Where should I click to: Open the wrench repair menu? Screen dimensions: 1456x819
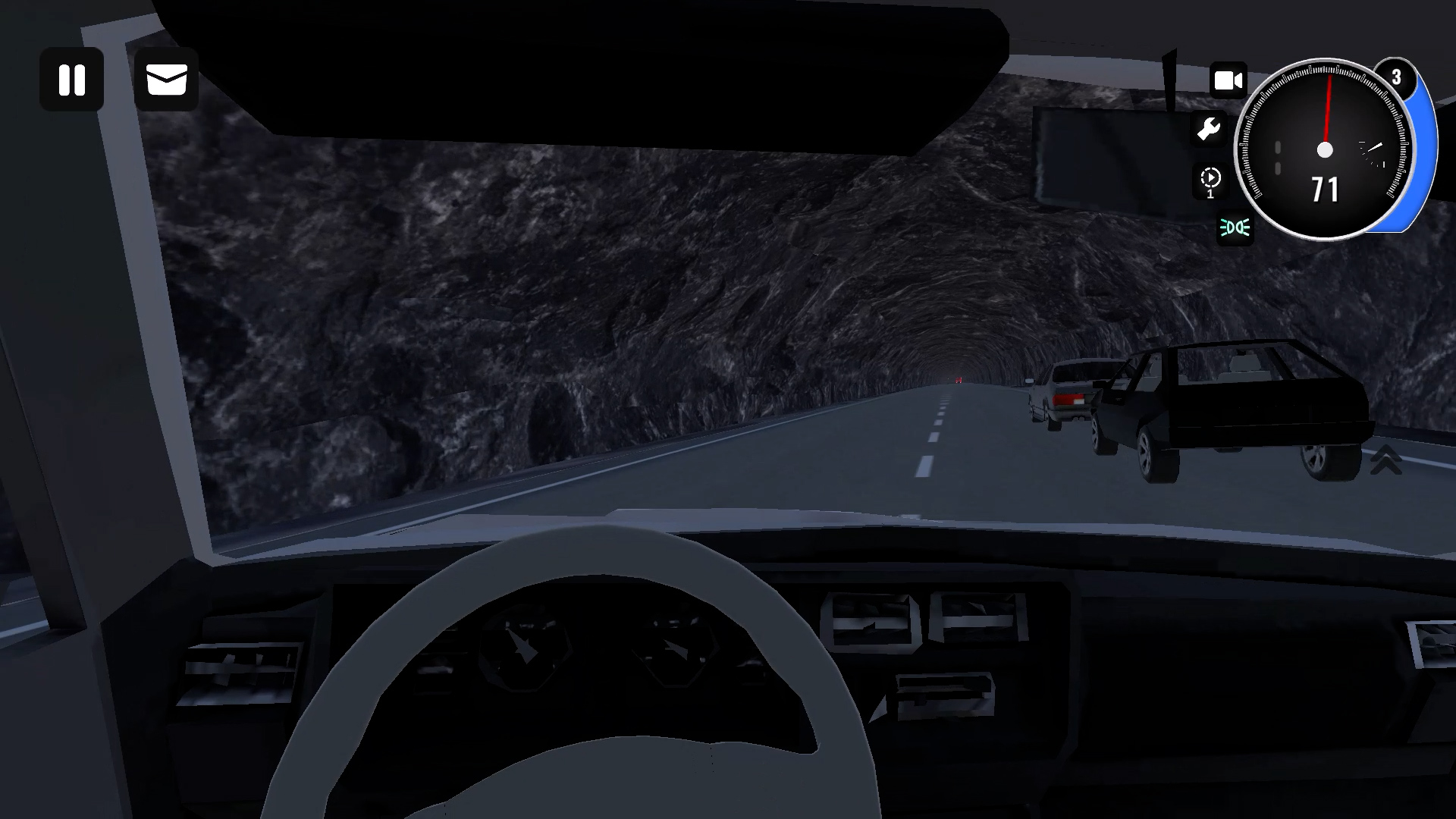(x=1210, y=129)
